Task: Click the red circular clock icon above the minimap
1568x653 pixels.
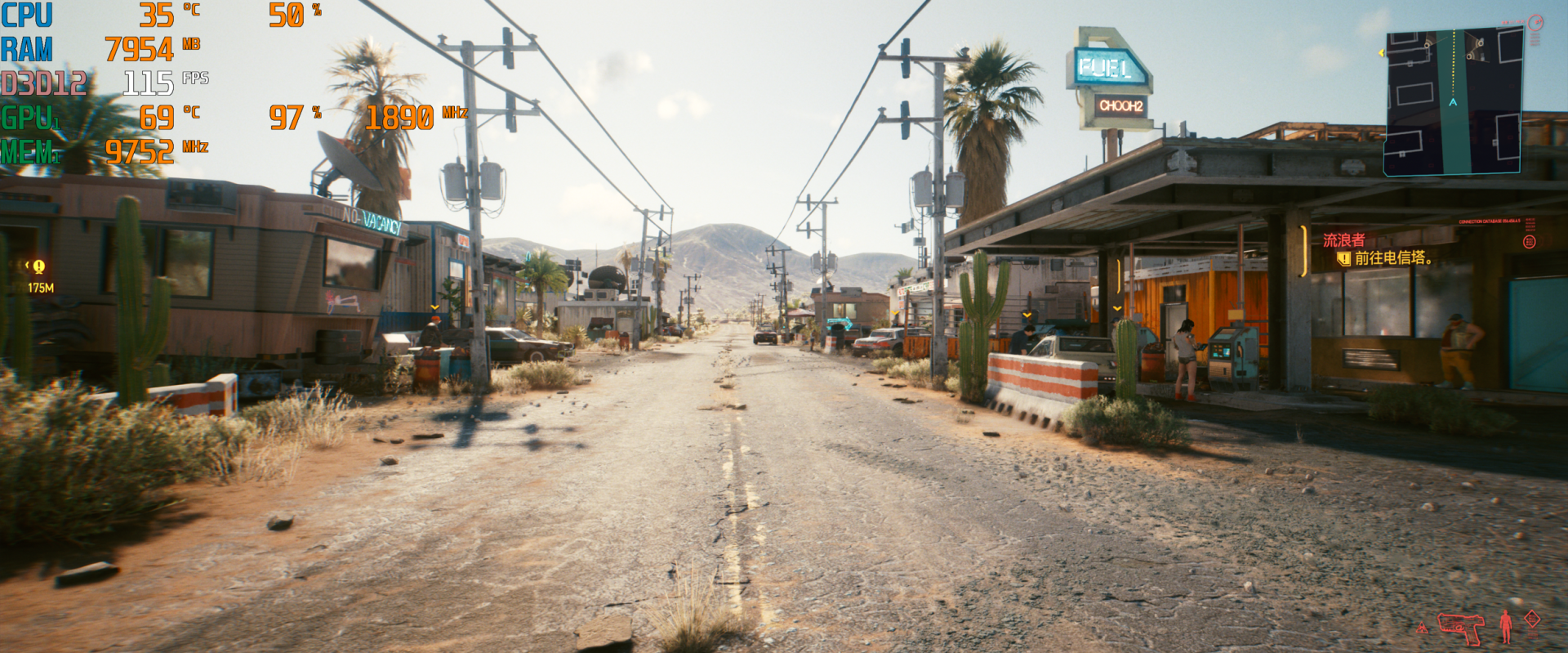Action: pos(1535,22)
